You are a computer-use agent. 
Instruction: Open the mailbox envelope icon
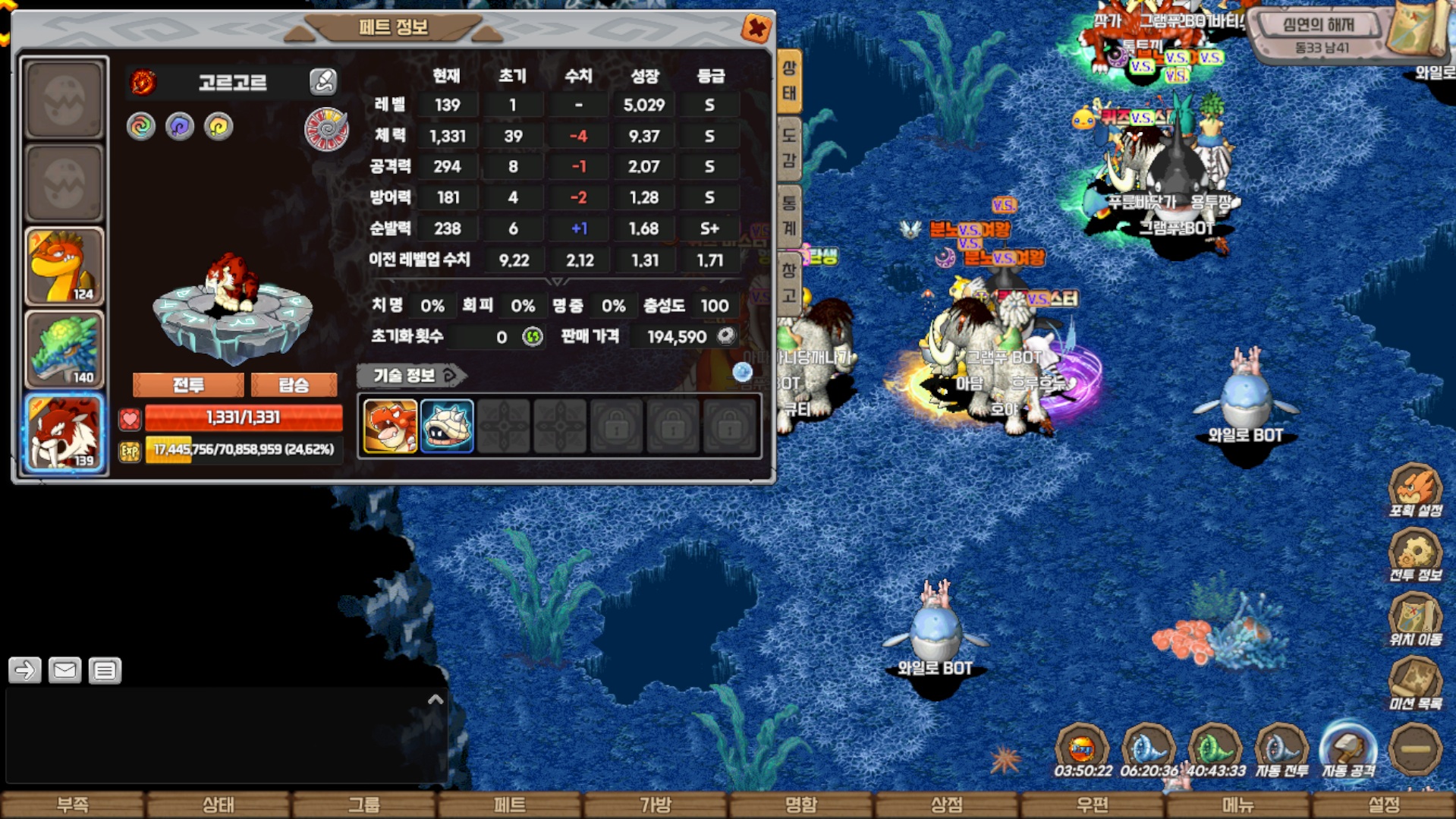(64, 670)
